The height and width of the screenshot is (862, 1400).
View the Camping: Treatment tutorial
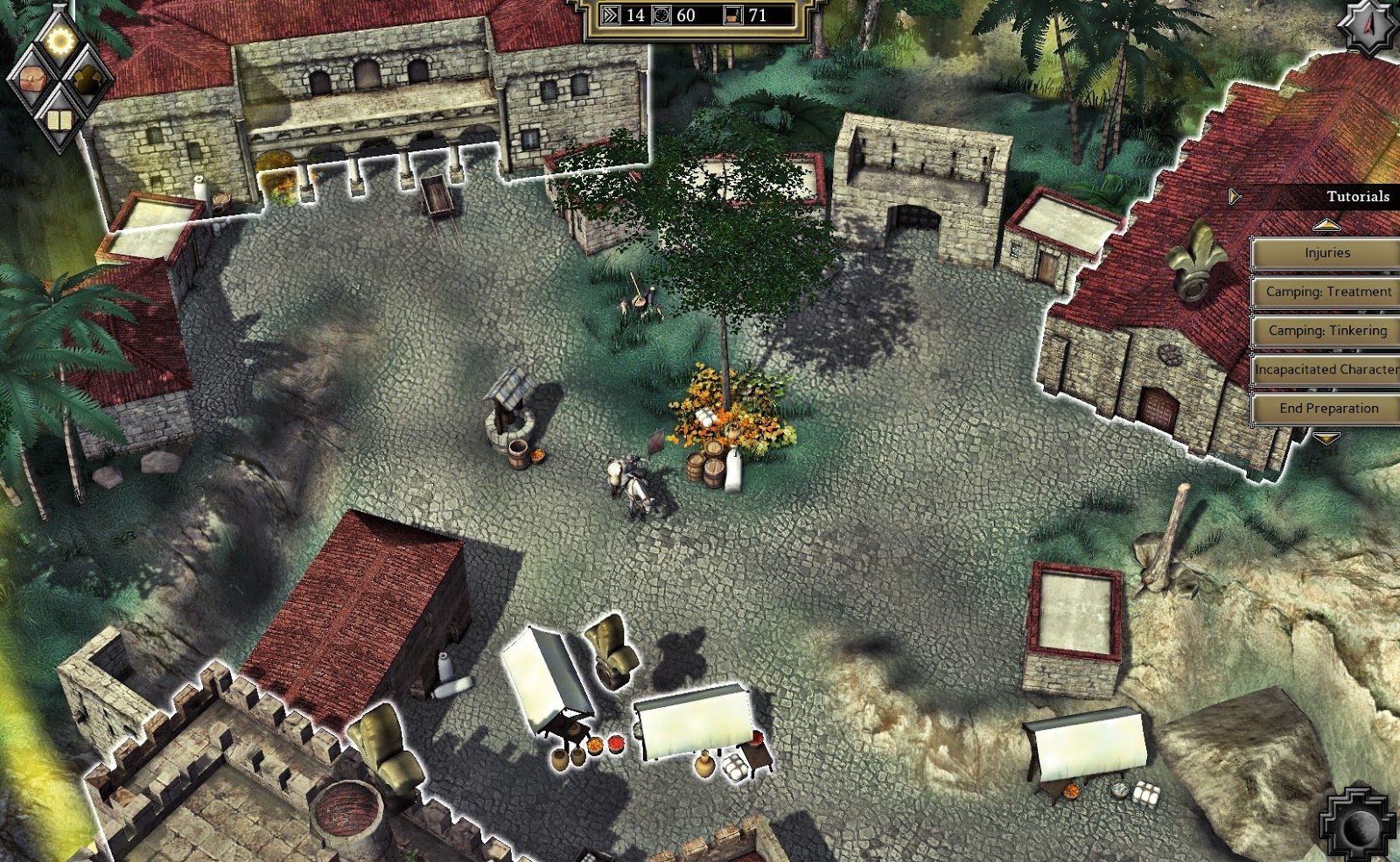[1326, 291]
